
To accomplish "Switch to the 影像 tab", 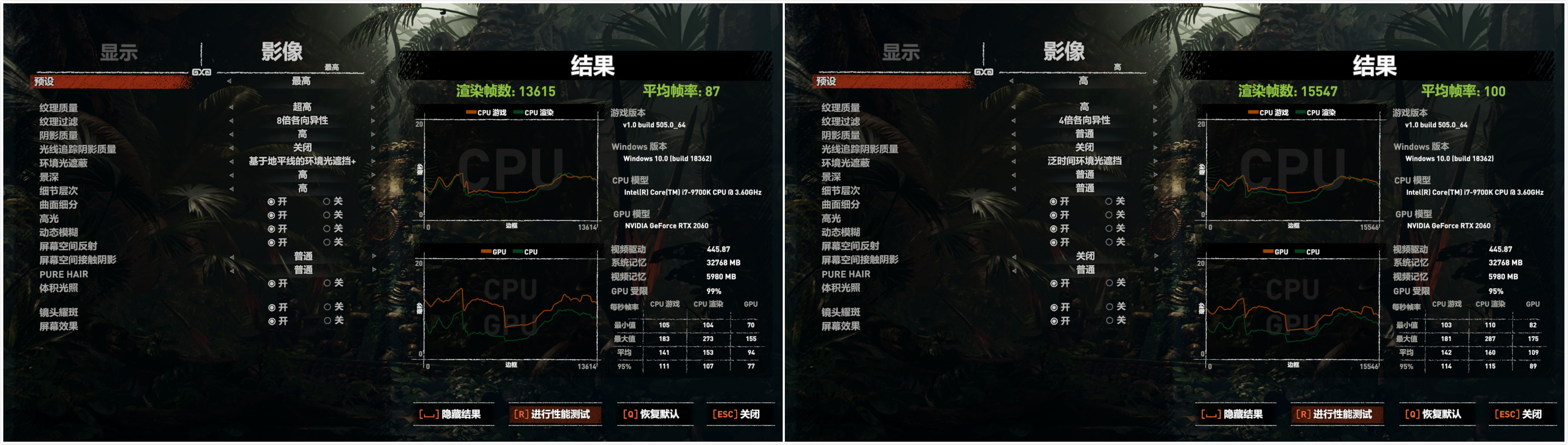I will [285, 52].
